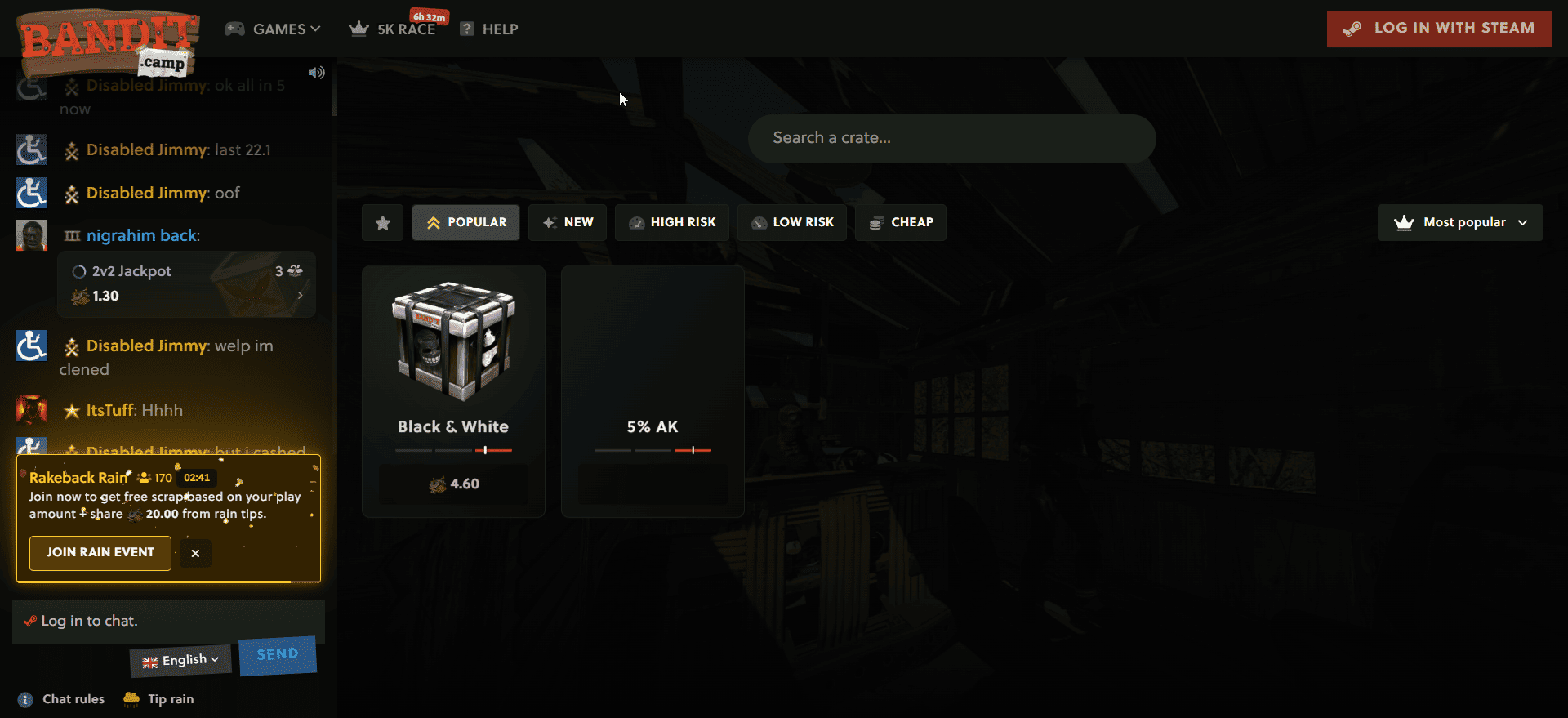This screenshot has height=718, width=1568.
Task: Dismiss the Rakeback Rain popup
Action: click(195, 553)
